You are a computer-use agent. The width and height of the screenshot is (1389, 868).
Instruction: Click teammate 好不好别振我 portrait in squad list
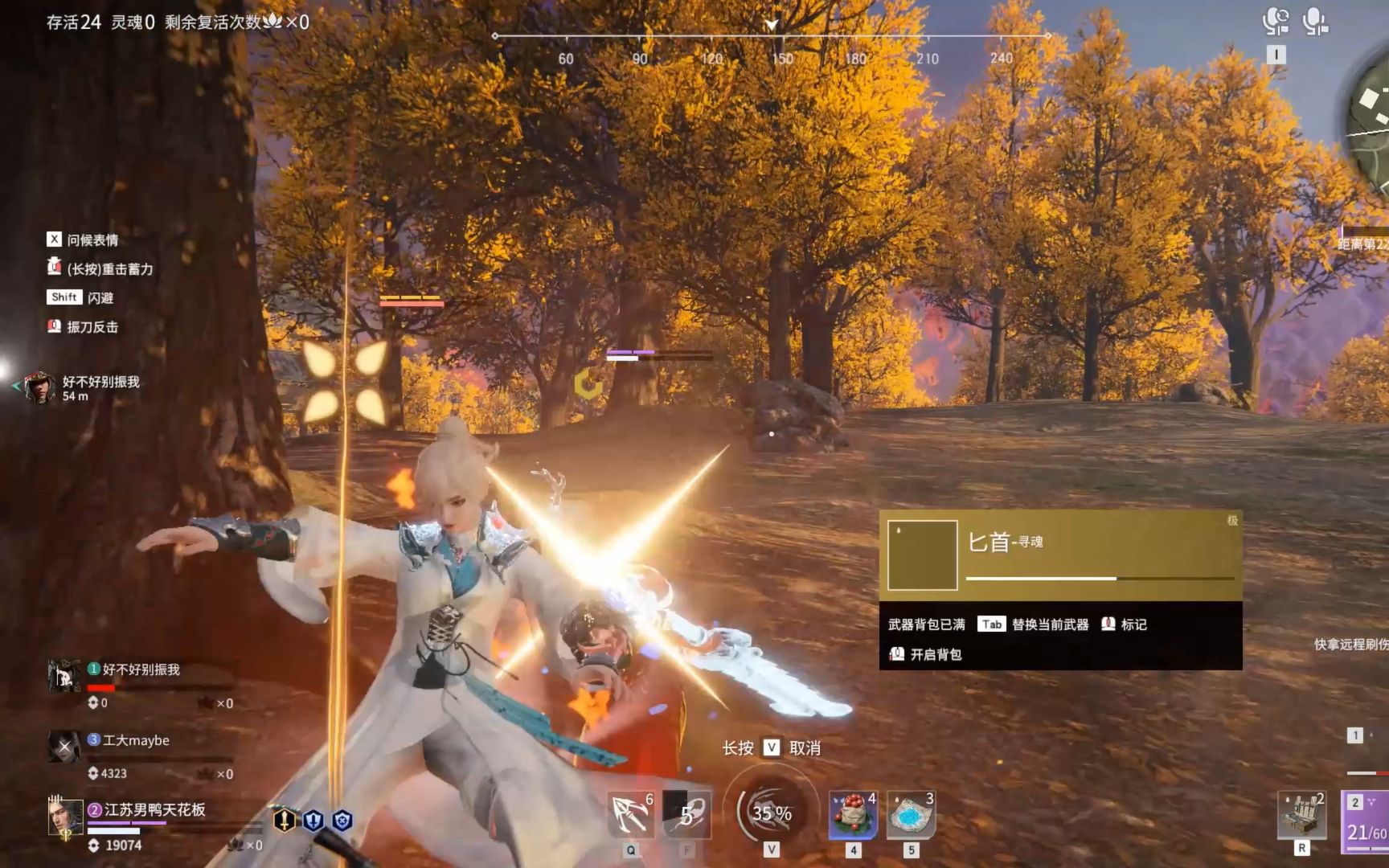[x=64, y=677]
